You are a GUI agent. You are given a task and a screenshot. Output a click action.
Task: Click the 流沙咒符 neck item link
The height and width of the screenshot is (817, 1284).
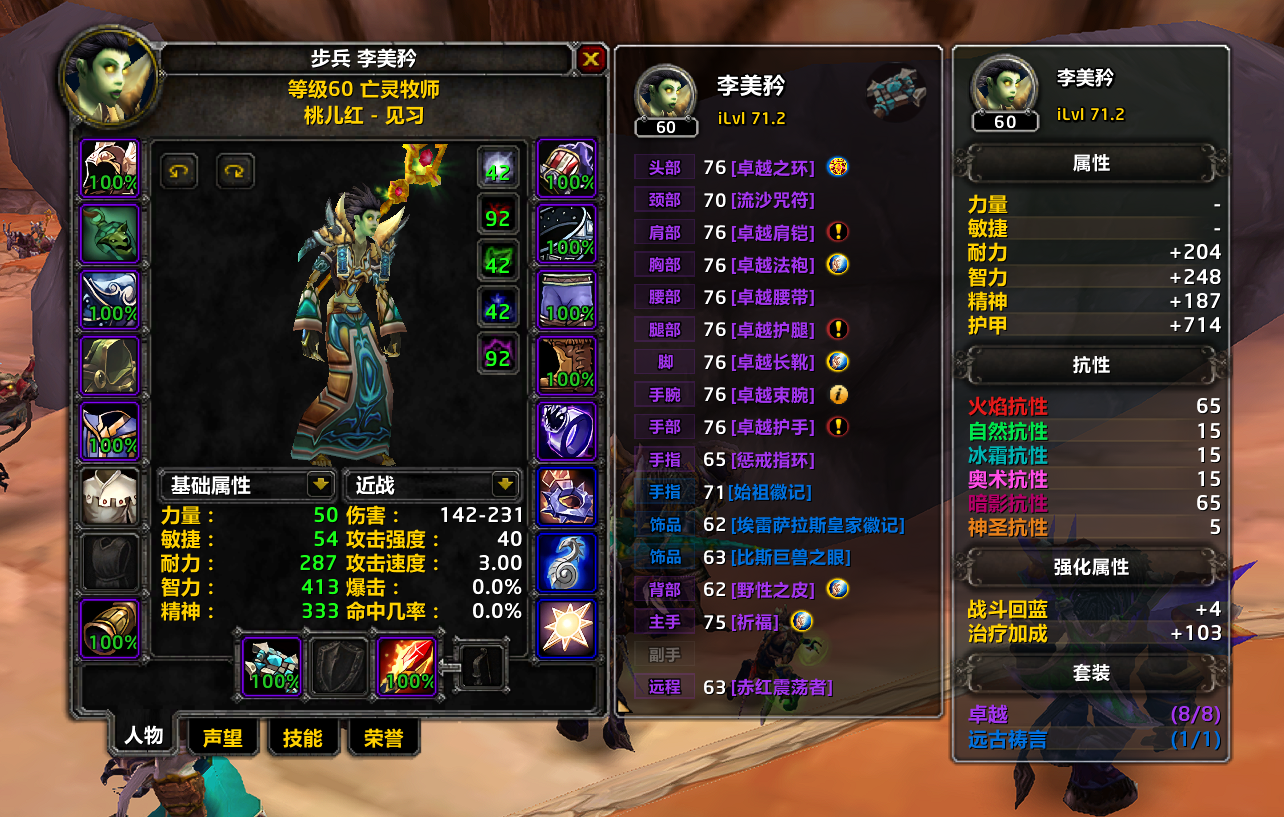point(773,200)
